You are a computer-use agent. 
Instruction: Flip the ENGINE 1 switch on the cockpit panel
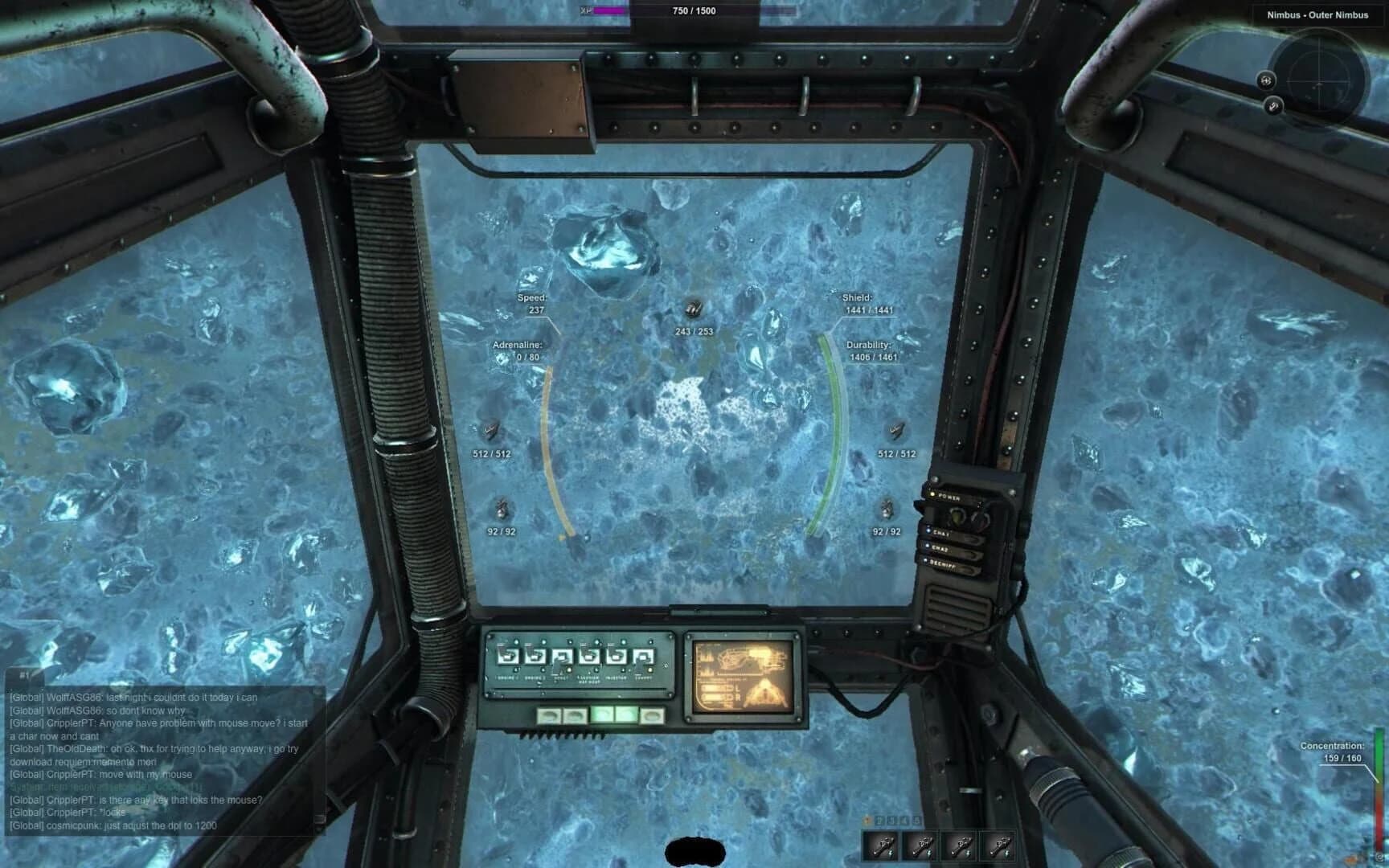tap(508, 656)
